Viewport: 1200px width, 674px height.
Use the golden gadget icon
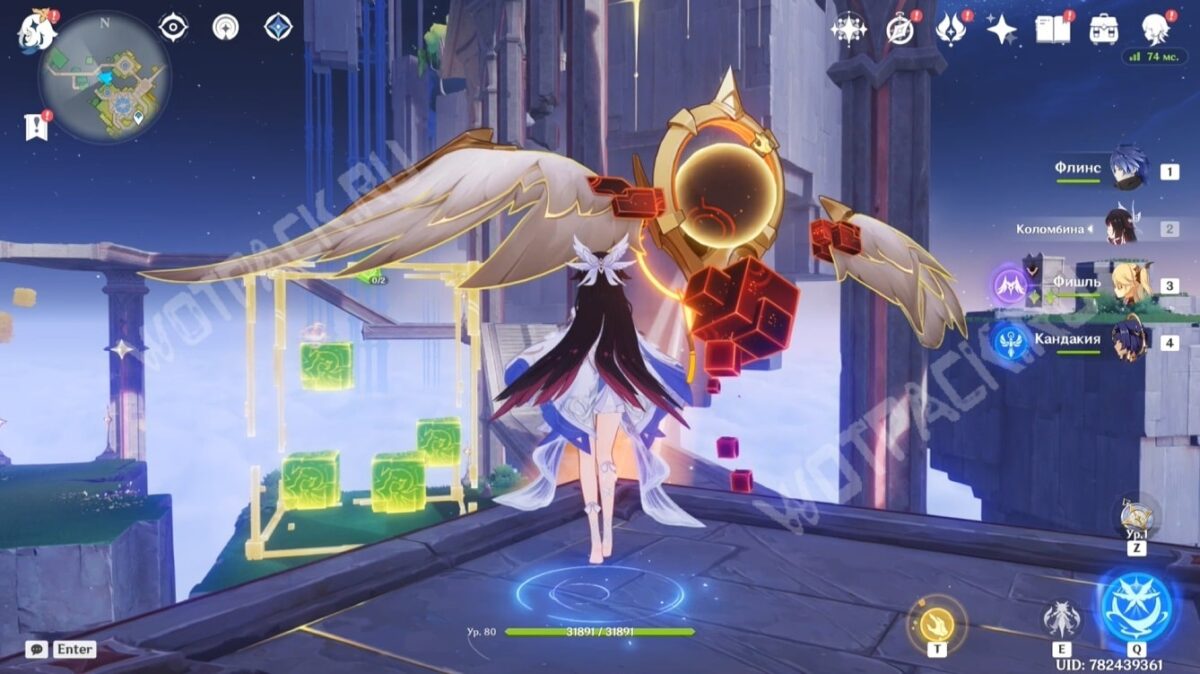click(x=936, y=624)
